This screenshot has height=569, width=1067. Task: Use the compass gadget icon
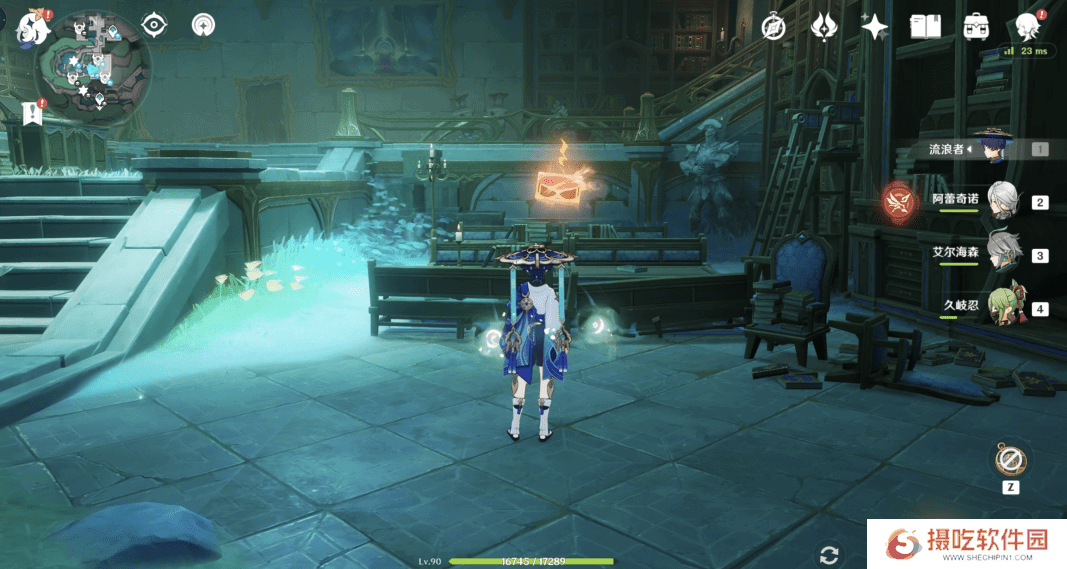pos(1011,461)
